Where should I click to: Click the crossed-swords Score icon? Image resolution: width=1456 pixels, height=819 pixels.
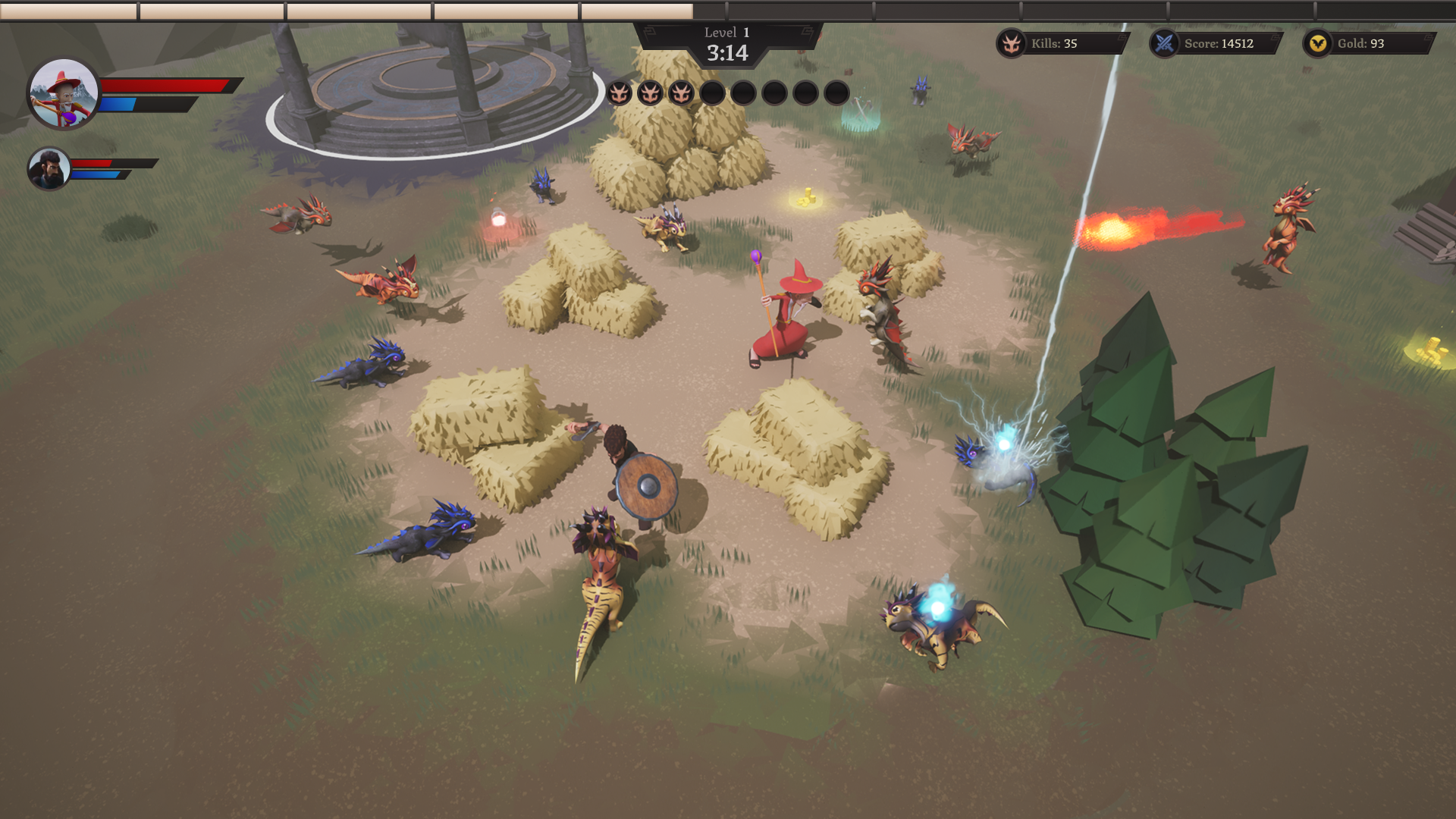(x=1164, y=44)
